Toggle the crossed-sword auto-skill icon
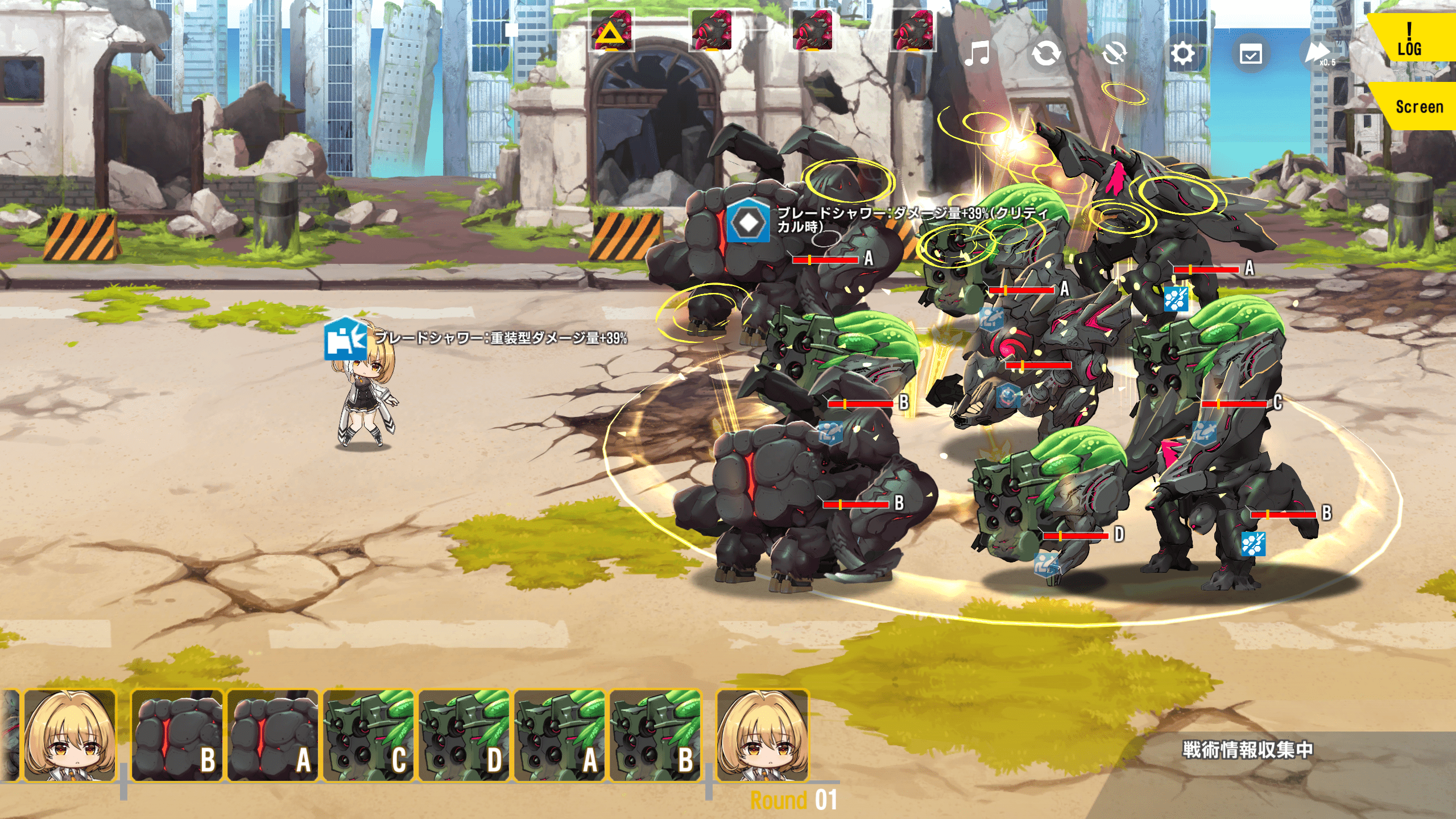This screenshot has height=819, width=1456. [1114, 54]
